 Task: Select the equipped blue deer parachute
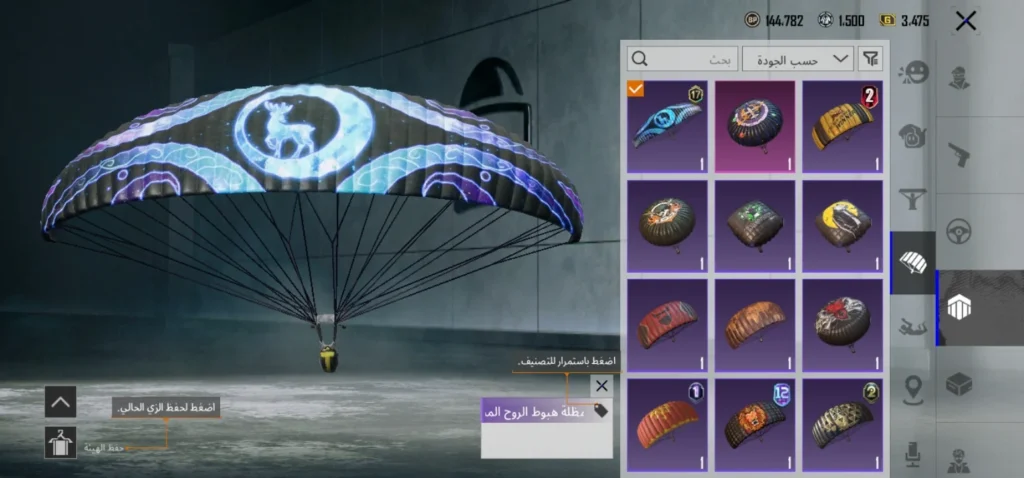point(667,127)
